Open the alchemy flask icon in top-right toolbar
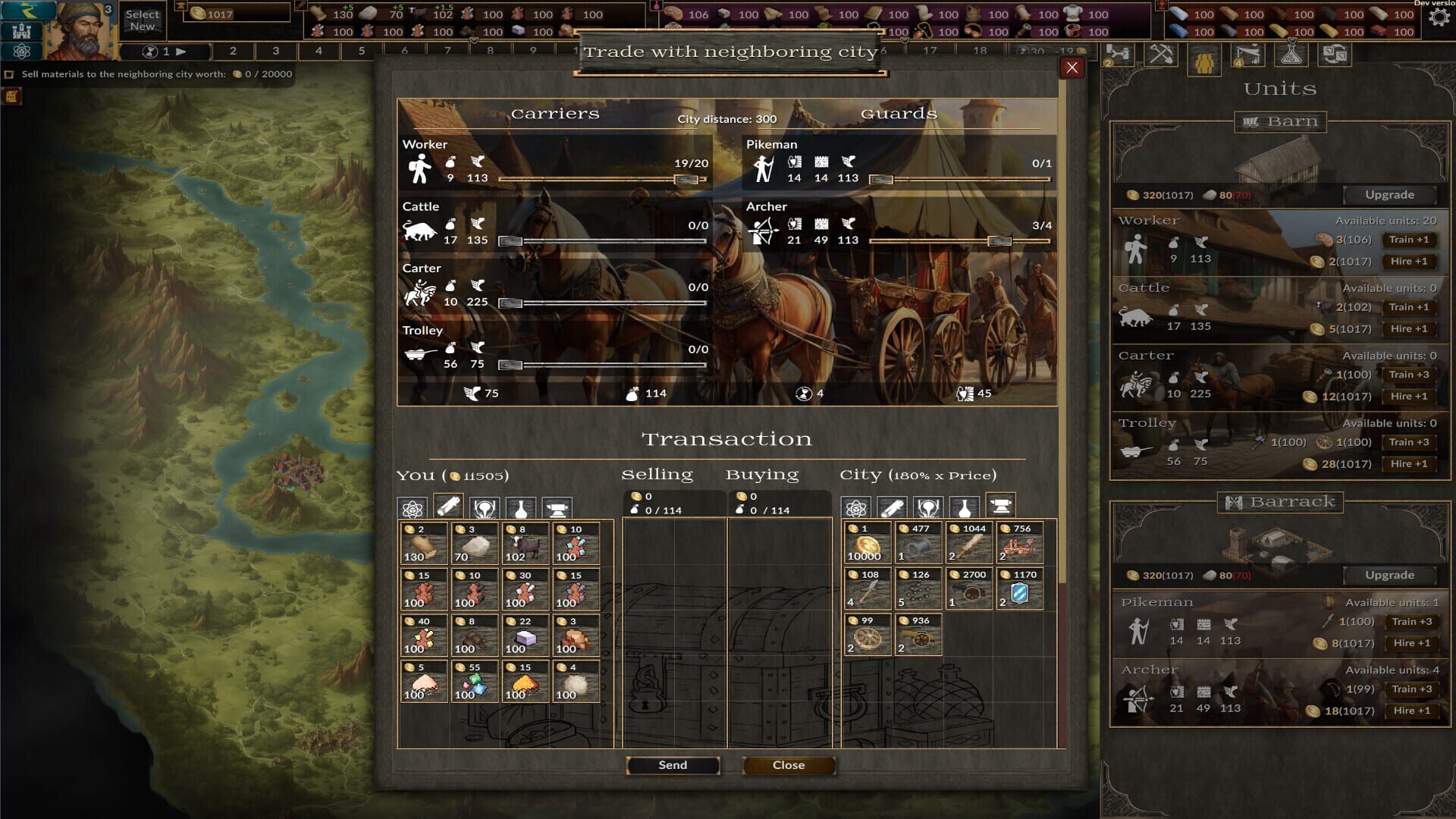This screenshot has width=1456, height=819. [1291, 55]
